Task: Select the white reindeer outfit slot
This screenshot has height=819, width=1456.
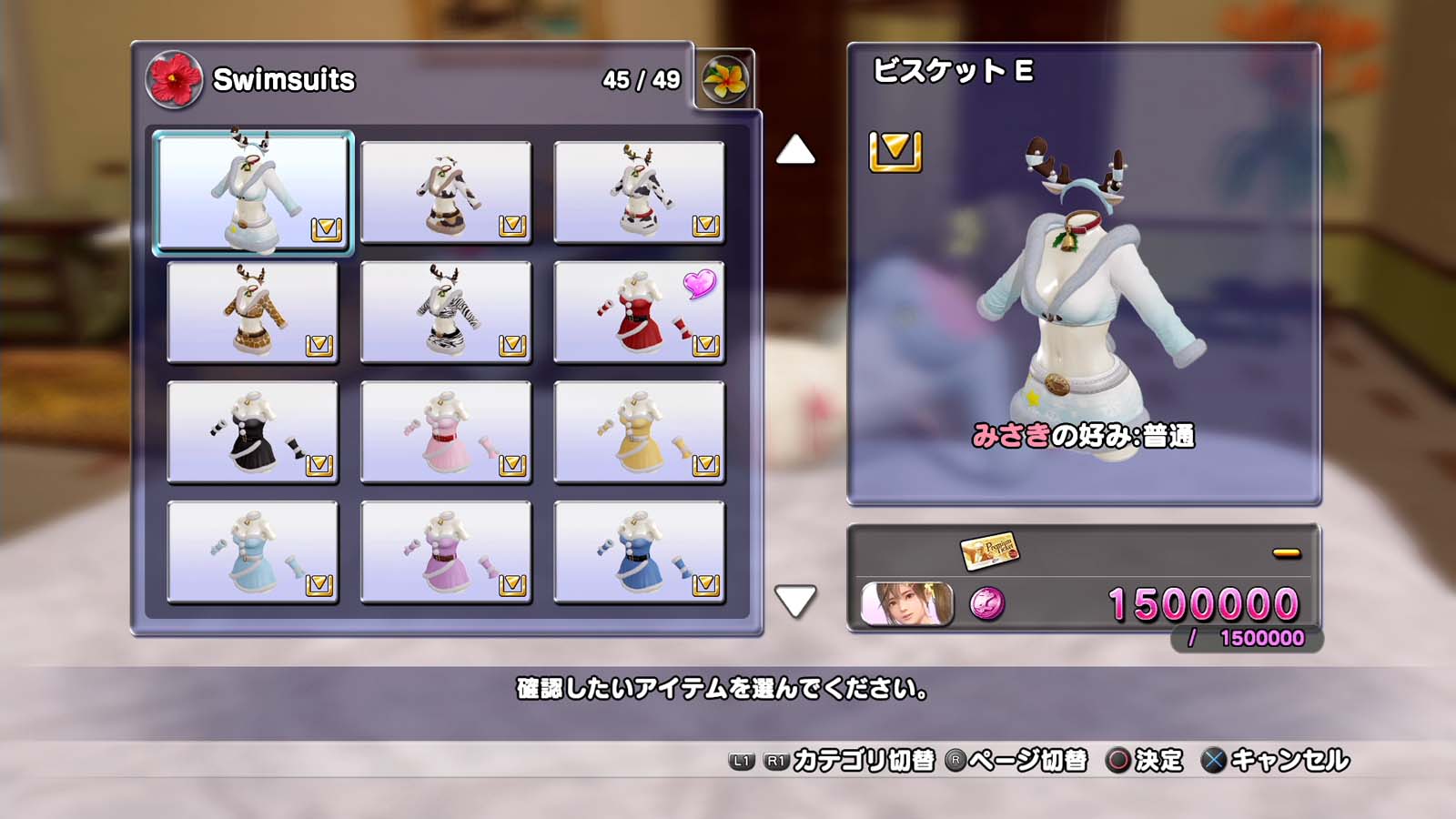Action: coord(253,191)
